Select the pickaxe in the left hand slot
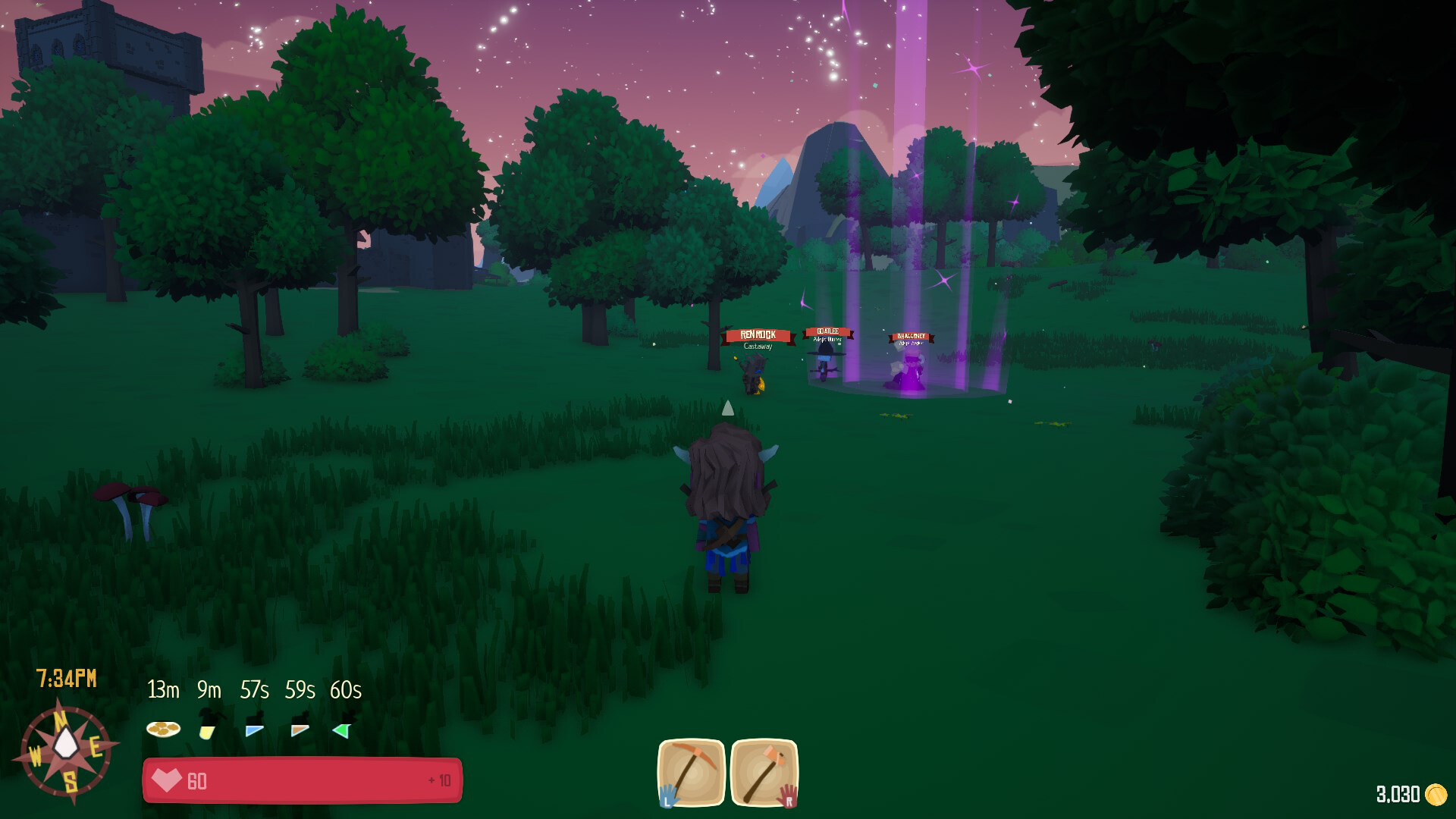The image size is (1456, 819). pyautogui.click(x=692, y=775)
